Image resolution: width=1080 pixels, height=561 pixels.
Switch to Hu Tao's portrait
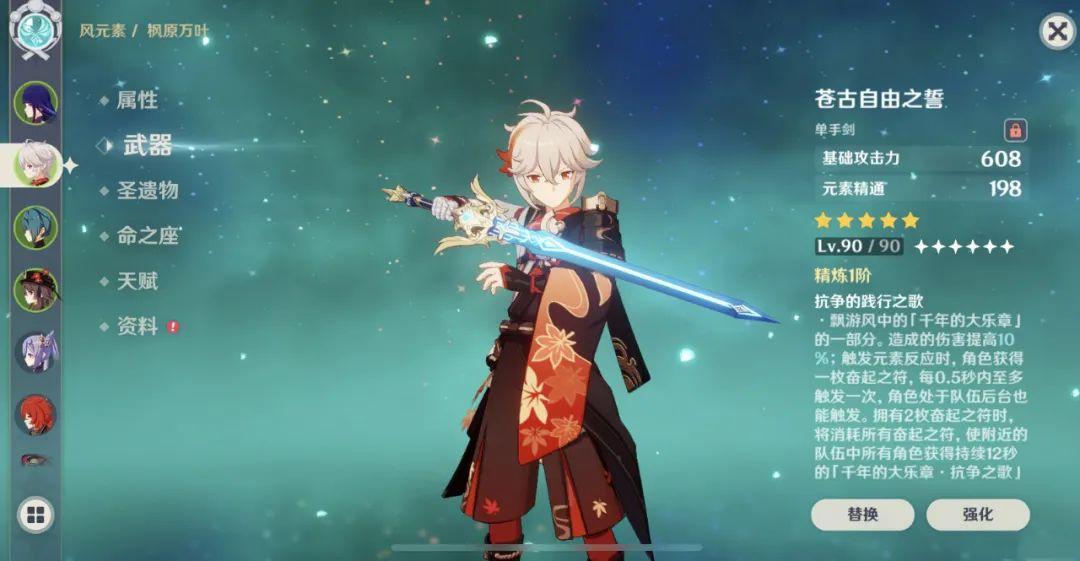(36, 290)
